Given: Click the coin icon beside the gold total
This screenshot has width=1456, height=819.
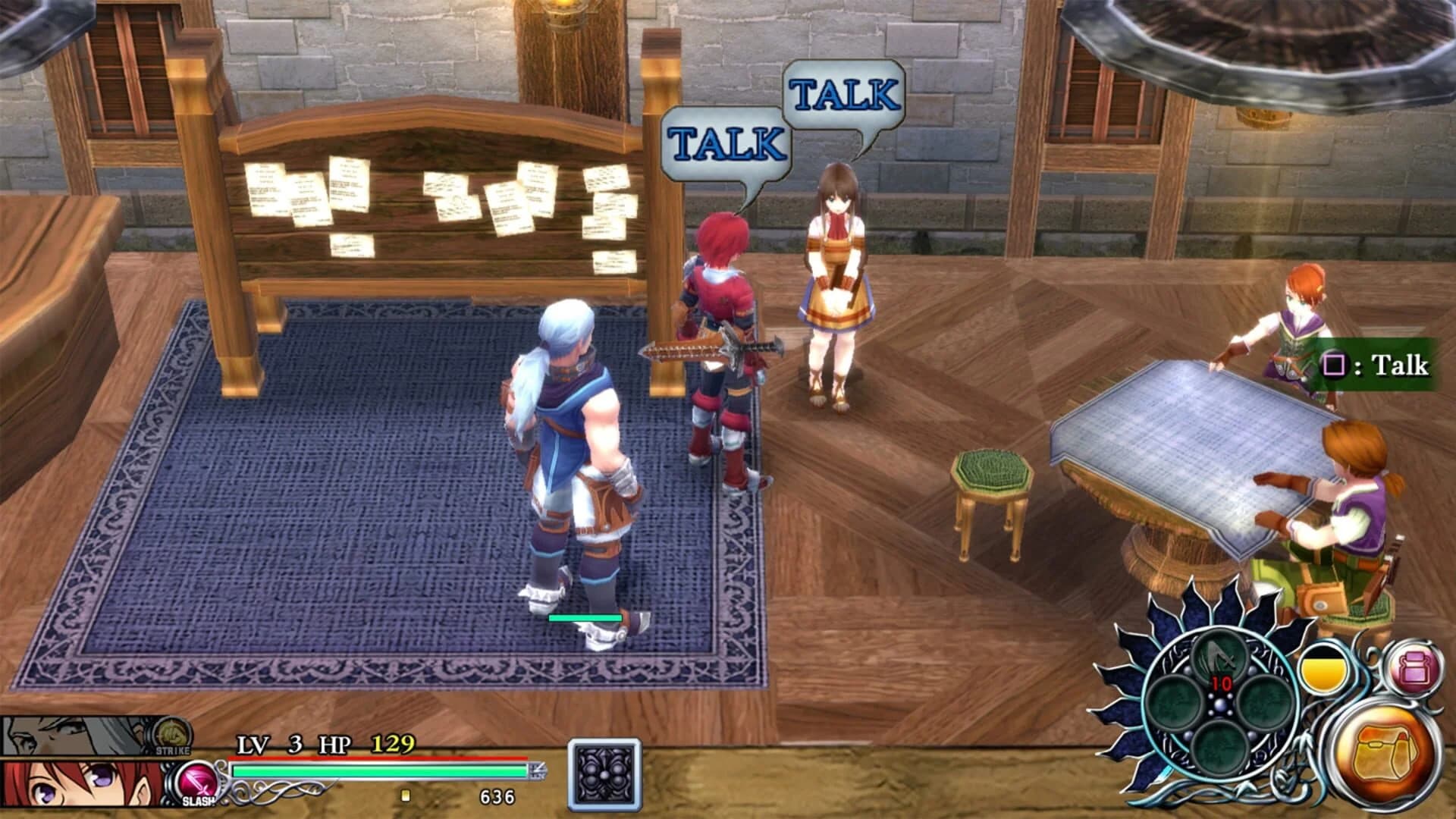Looking at the screenshot, I should pyautogui.click(x=407, y=796).
